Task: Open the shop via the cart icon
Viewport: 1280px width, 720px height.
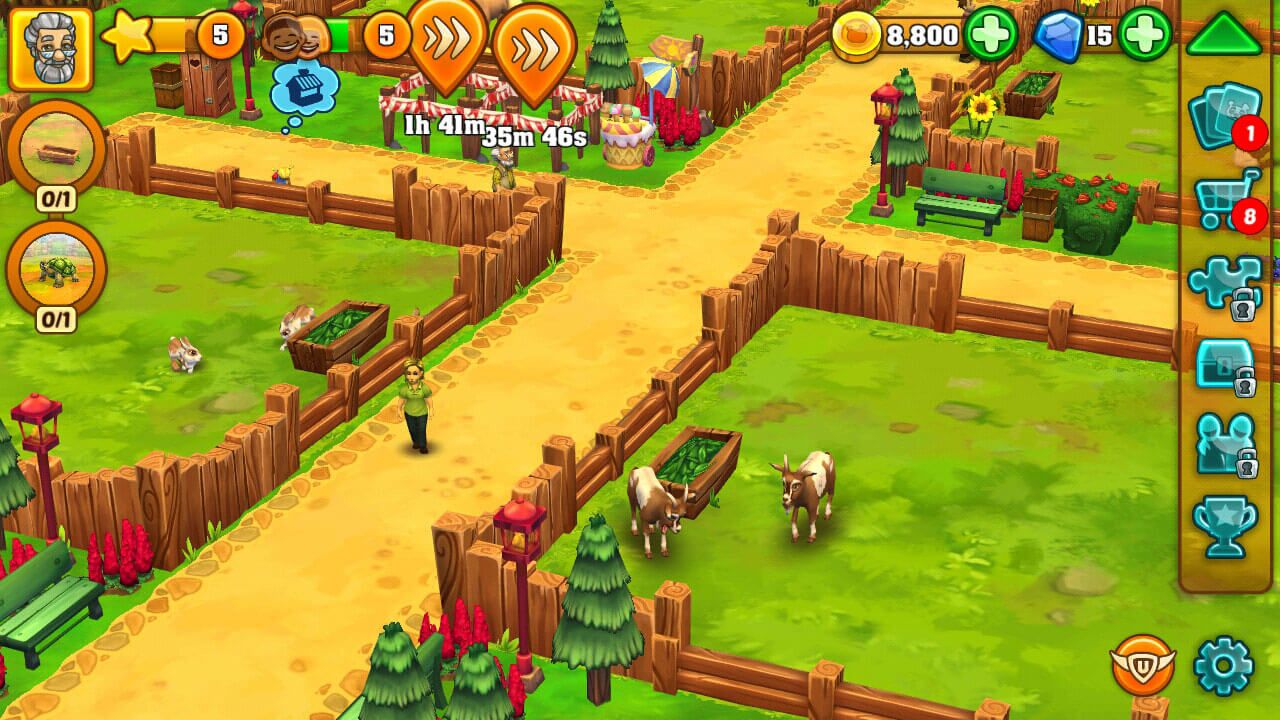Action: coord(1224,198)
